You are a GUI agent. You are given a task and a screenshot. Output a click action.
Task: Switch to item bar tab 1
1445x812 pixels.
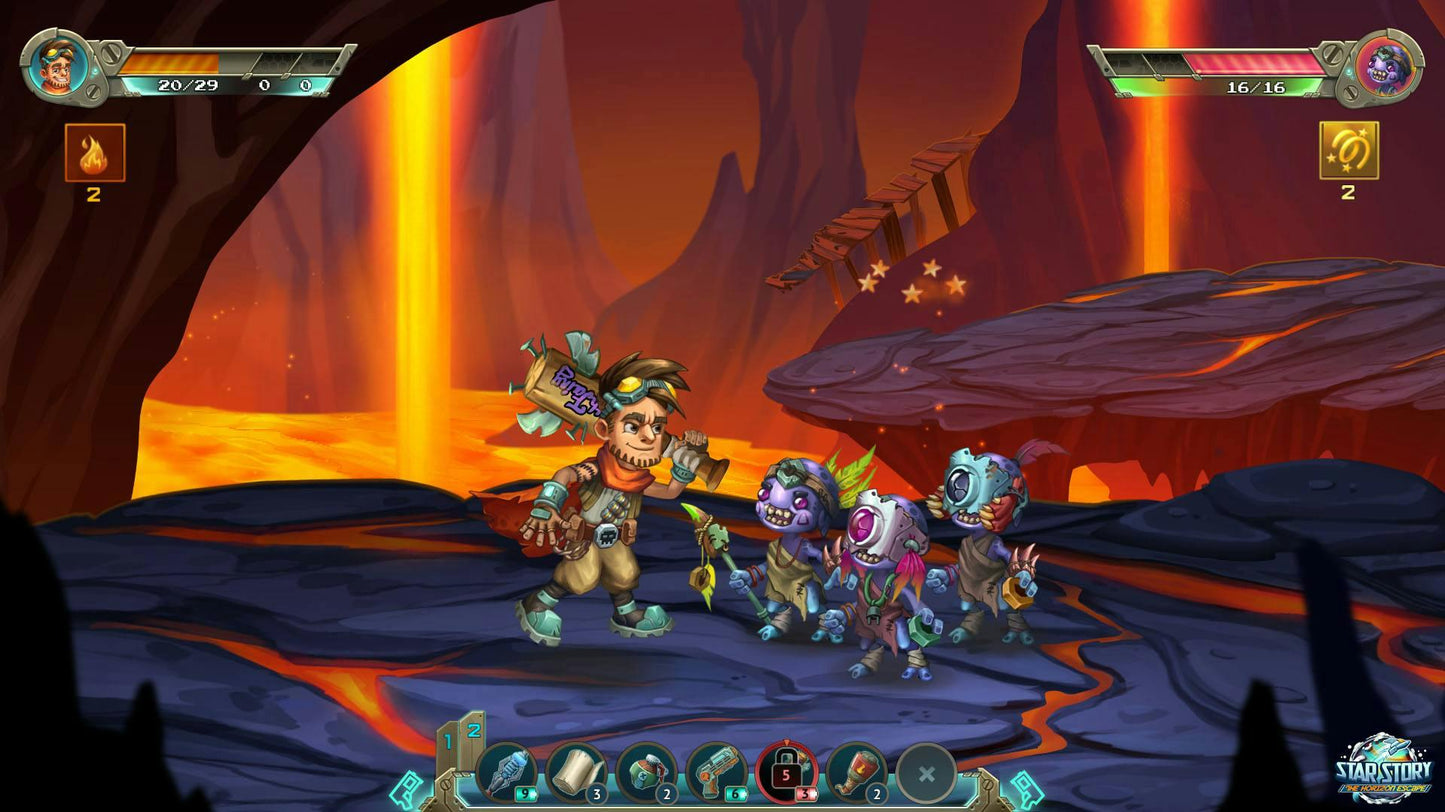447,741
